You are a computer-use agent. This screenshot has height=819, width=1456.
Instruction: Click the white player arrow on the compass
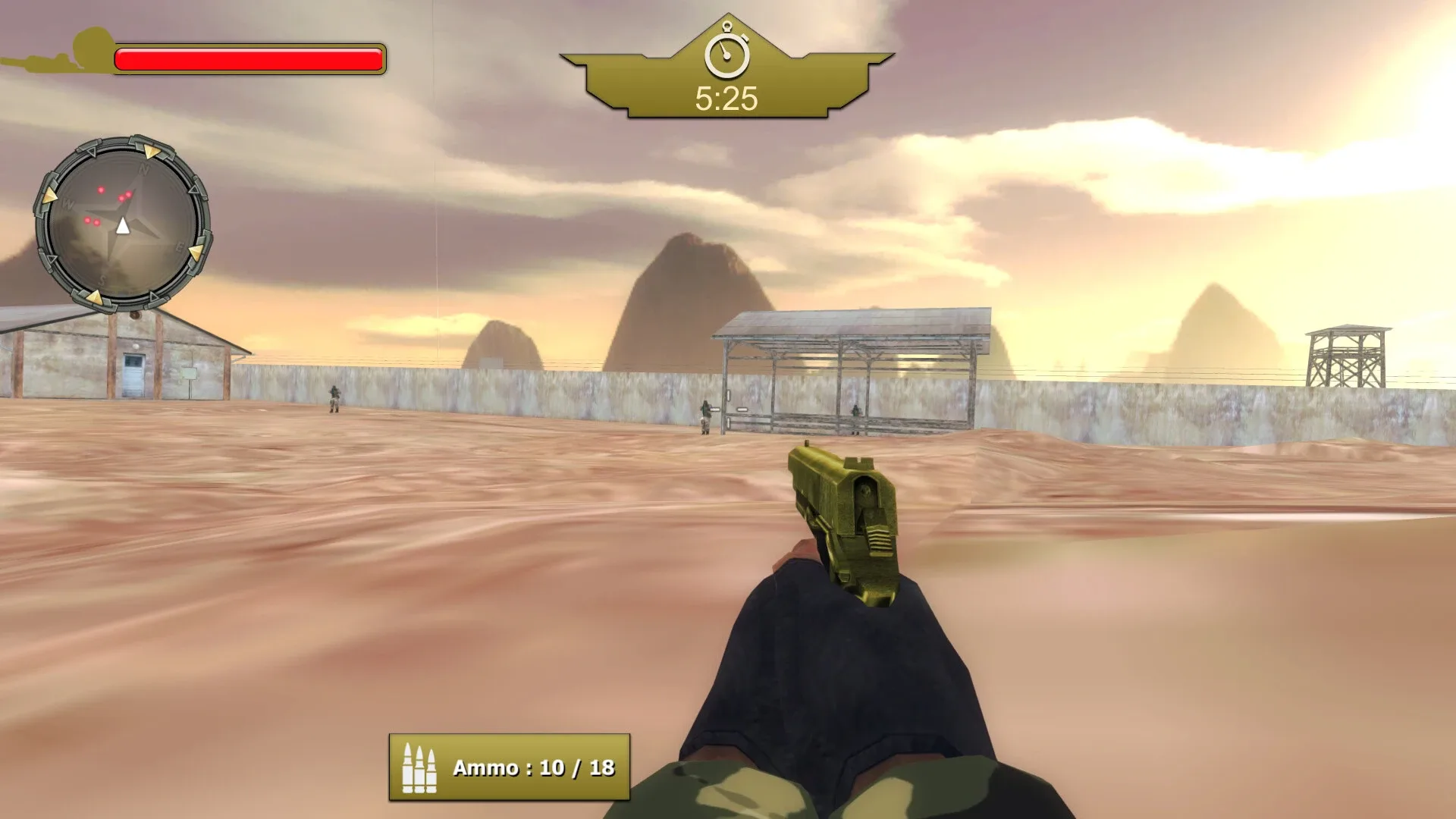click(123, 227)
